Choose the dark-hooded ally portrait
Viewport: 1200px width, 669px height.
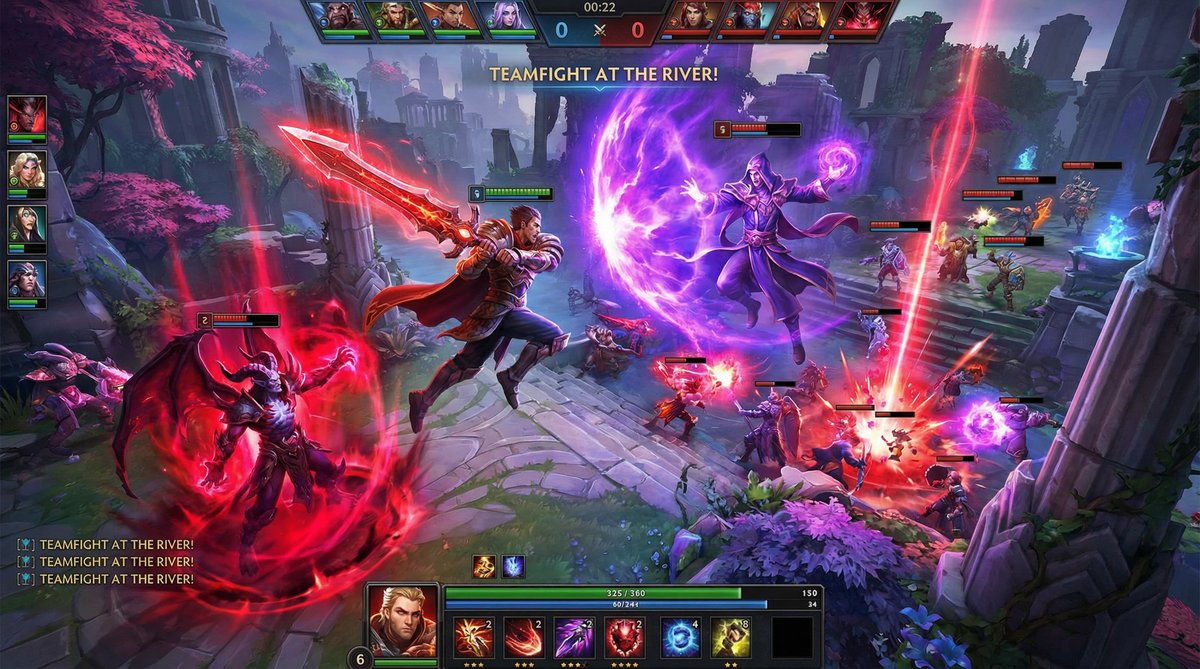click(27, 227)
